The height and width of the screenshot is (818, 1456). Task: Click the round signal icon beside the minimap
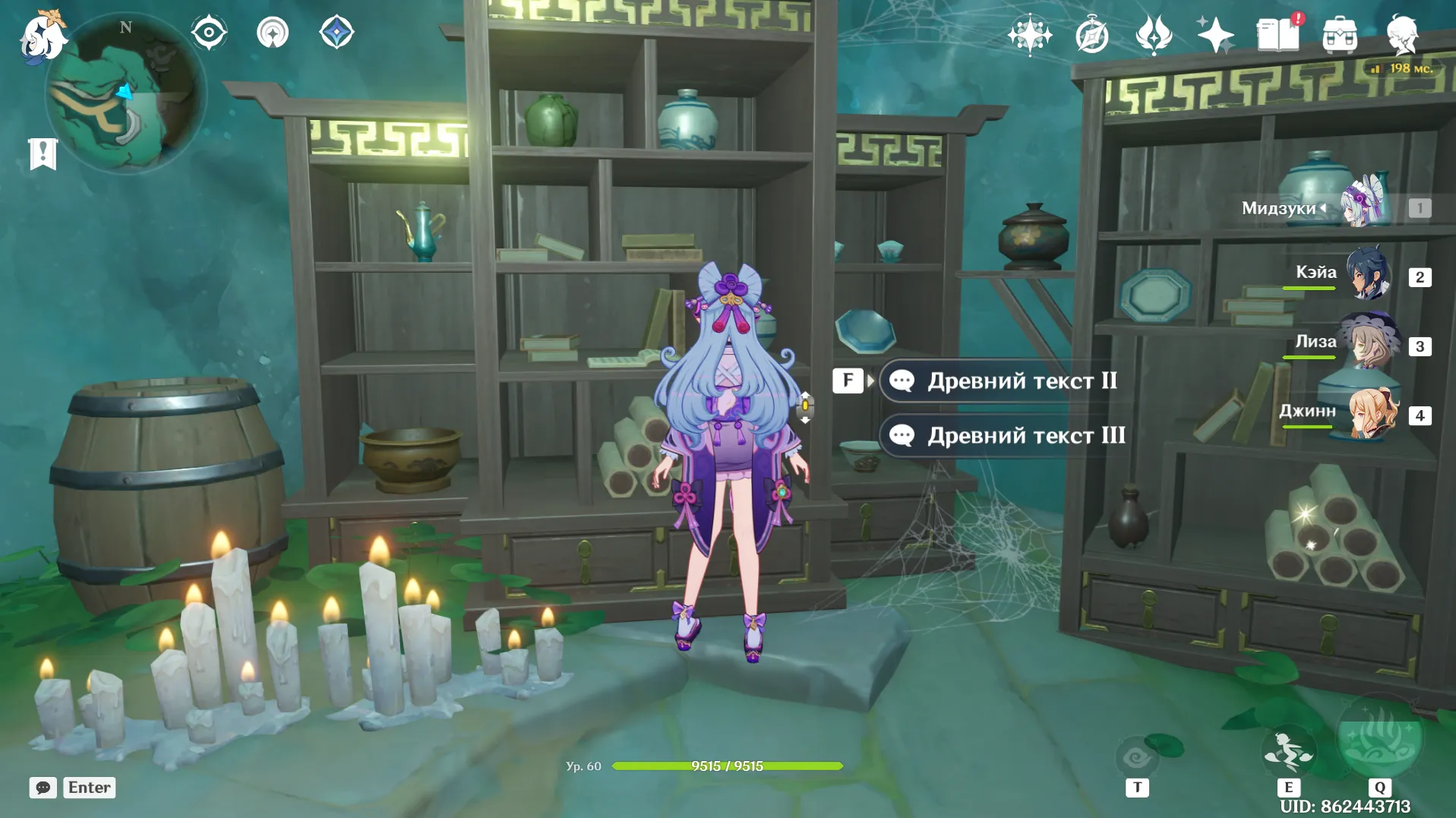click(x=273, y=33)
